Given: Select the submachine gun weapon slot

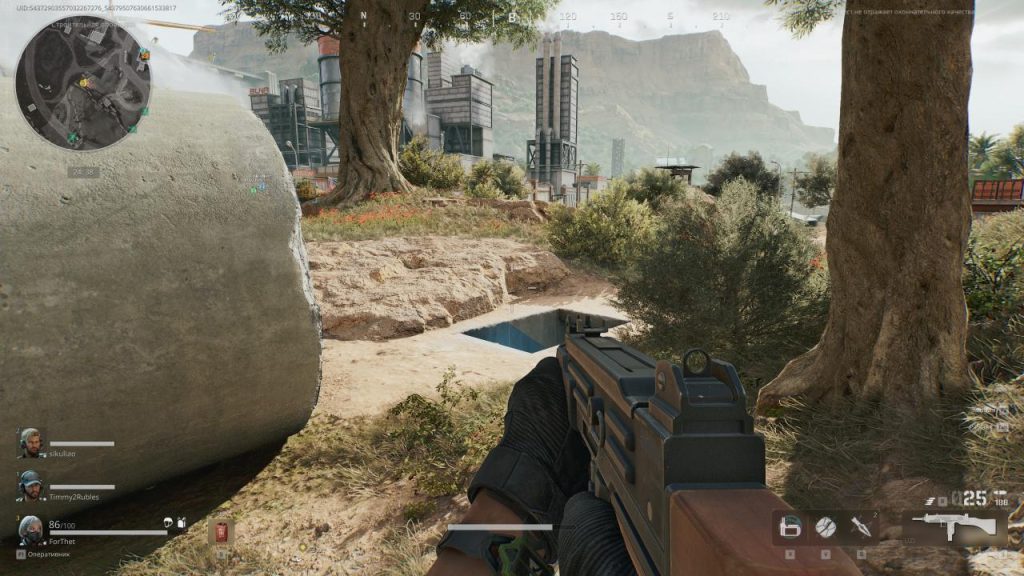Looking at the screenshot, I should point(954,527).
